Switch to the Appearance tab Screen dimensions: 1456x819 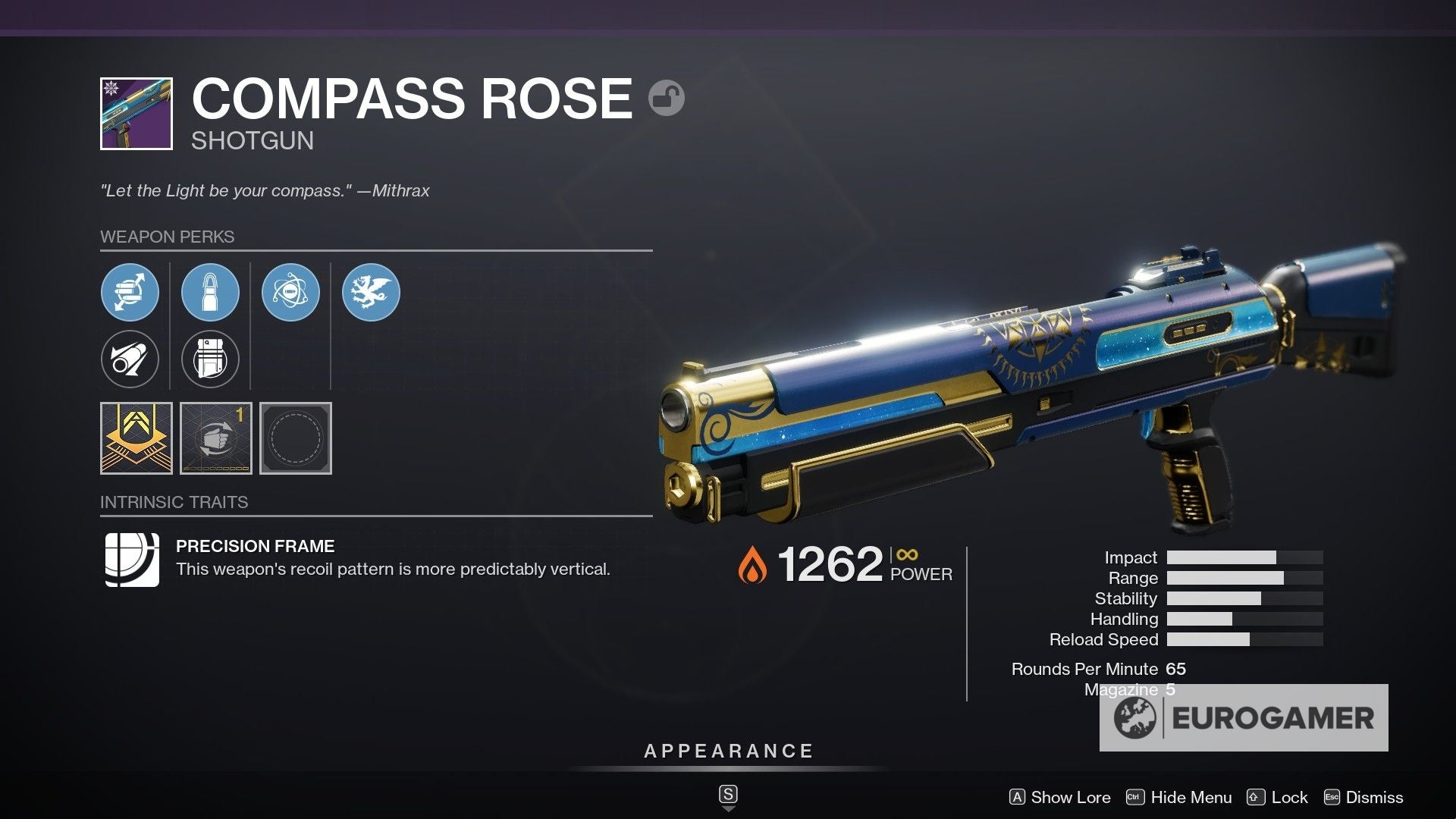(x=727, y=752)
